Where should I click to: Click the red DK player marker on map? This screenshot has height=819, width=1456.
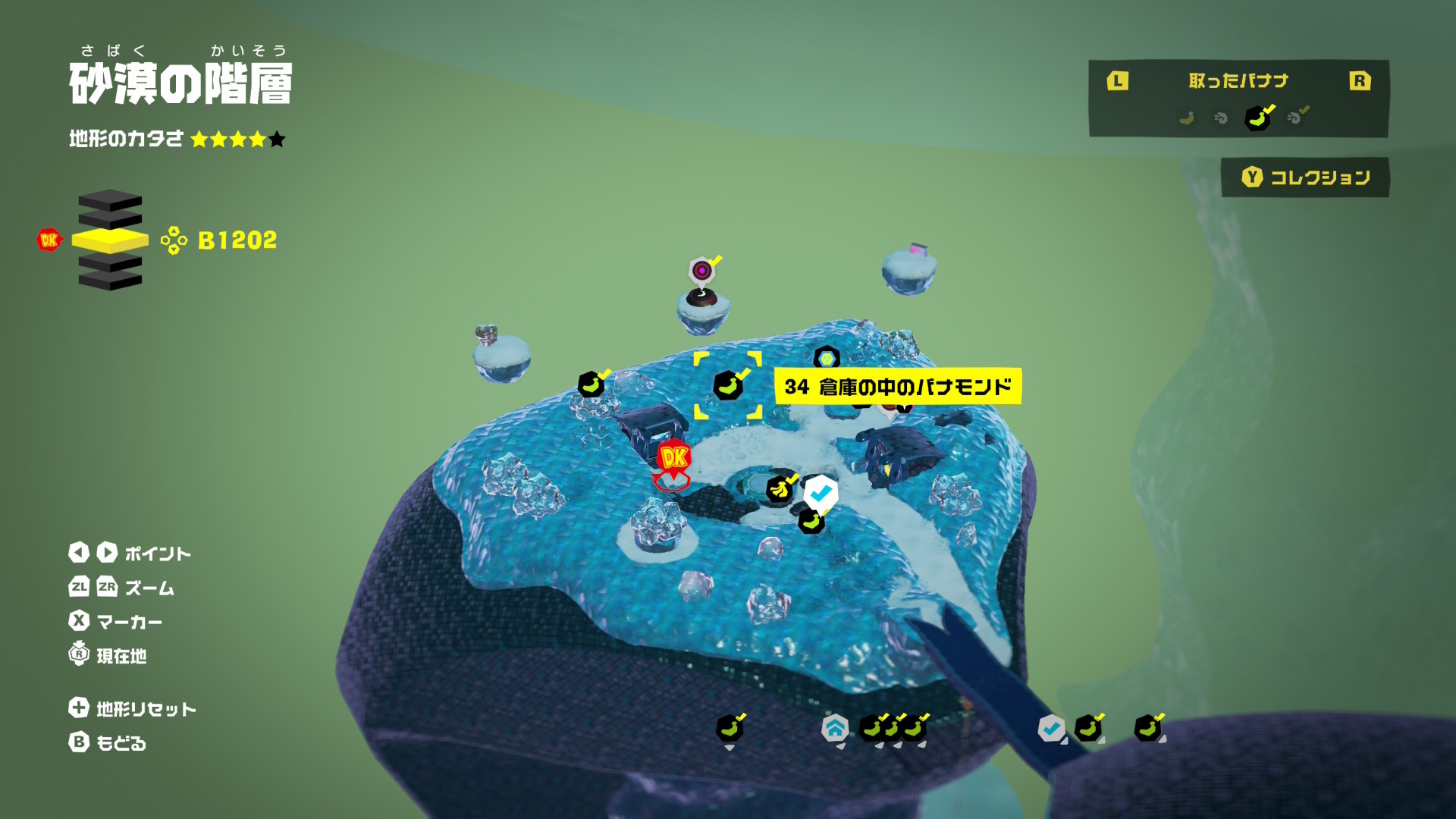(673, 459)
